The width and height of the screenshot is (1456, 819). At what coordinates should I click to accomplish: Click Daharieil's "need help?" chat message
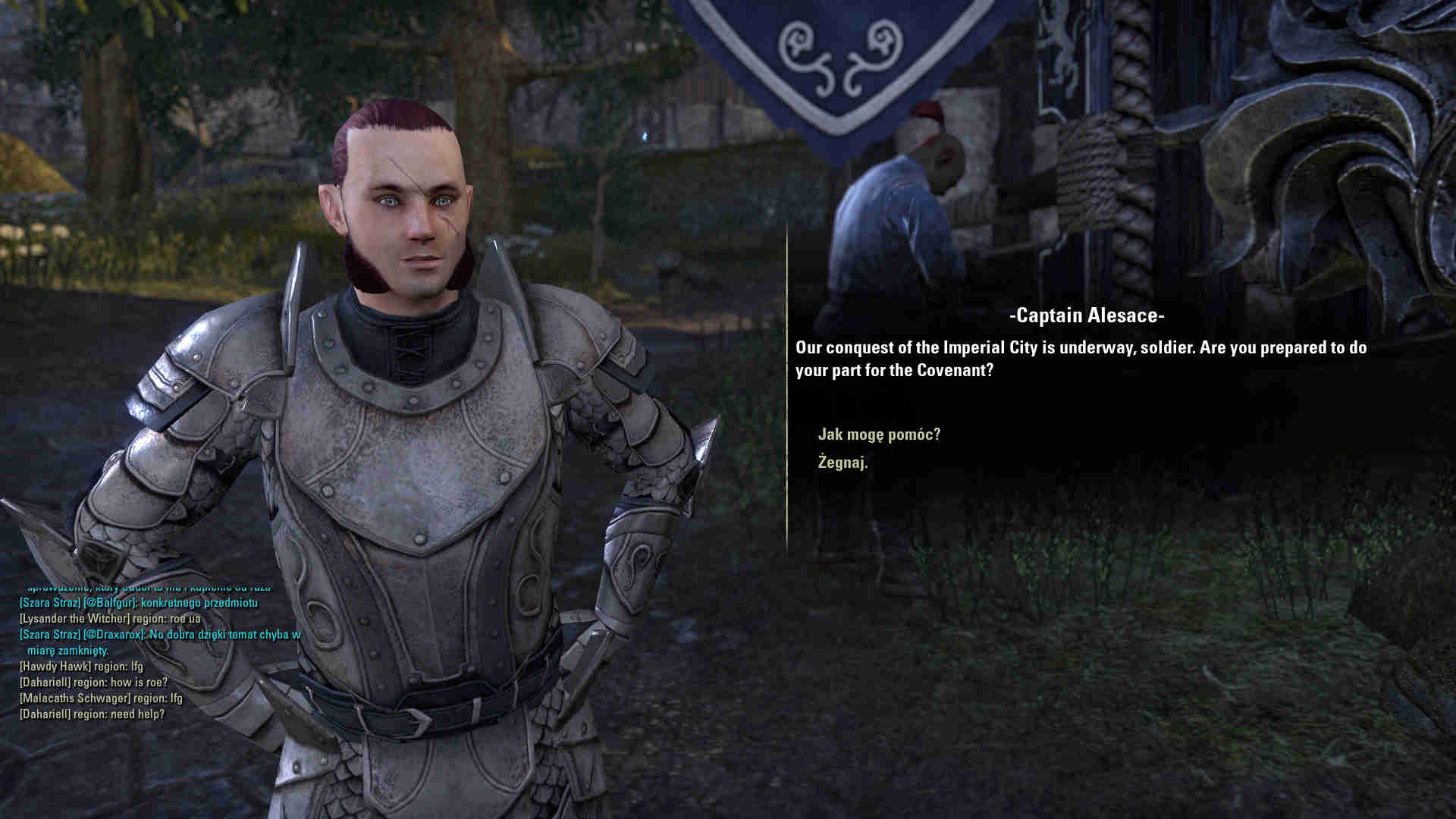[139, 714]
